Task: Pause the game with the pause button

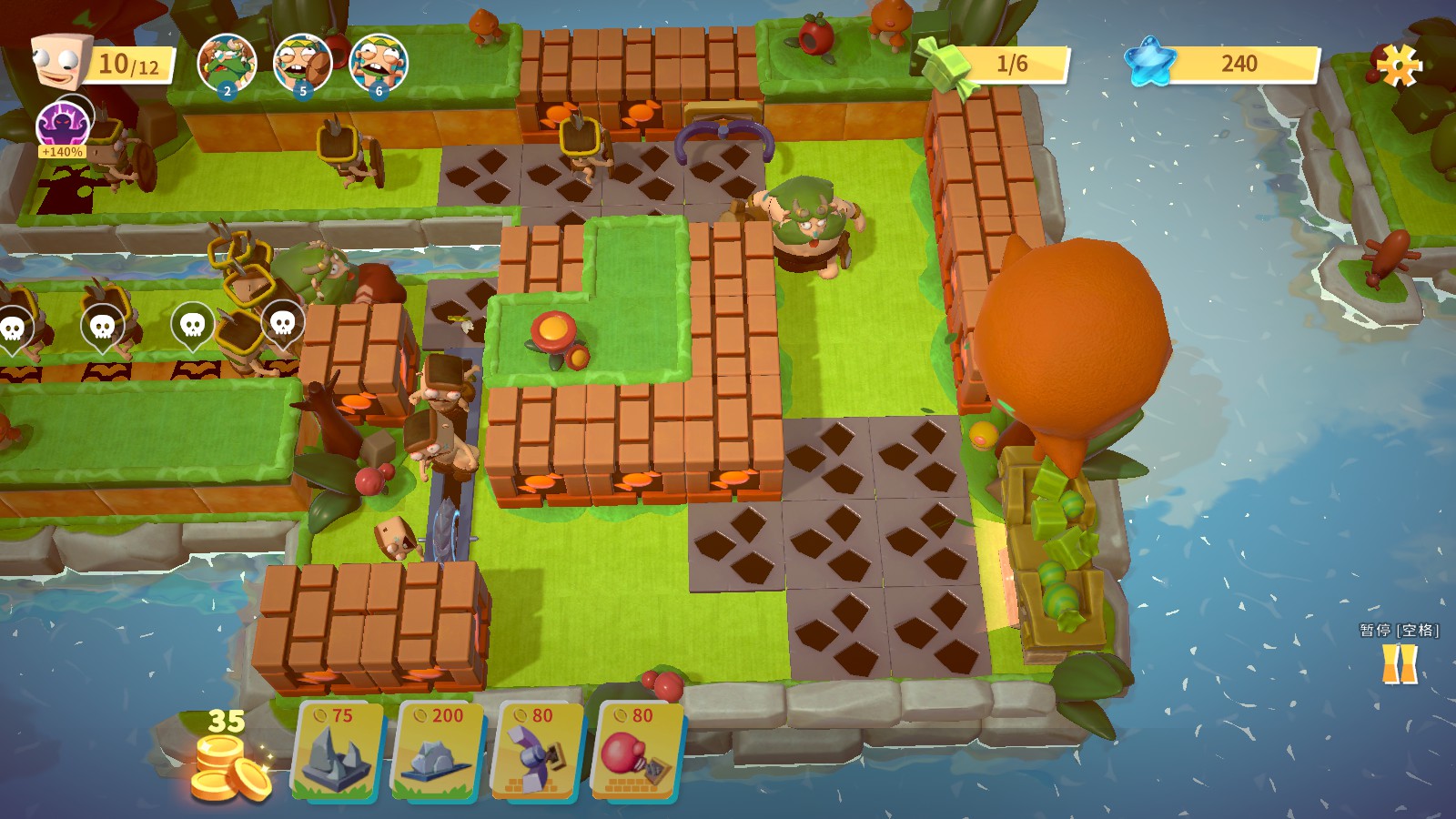Action: (1400, 663)
